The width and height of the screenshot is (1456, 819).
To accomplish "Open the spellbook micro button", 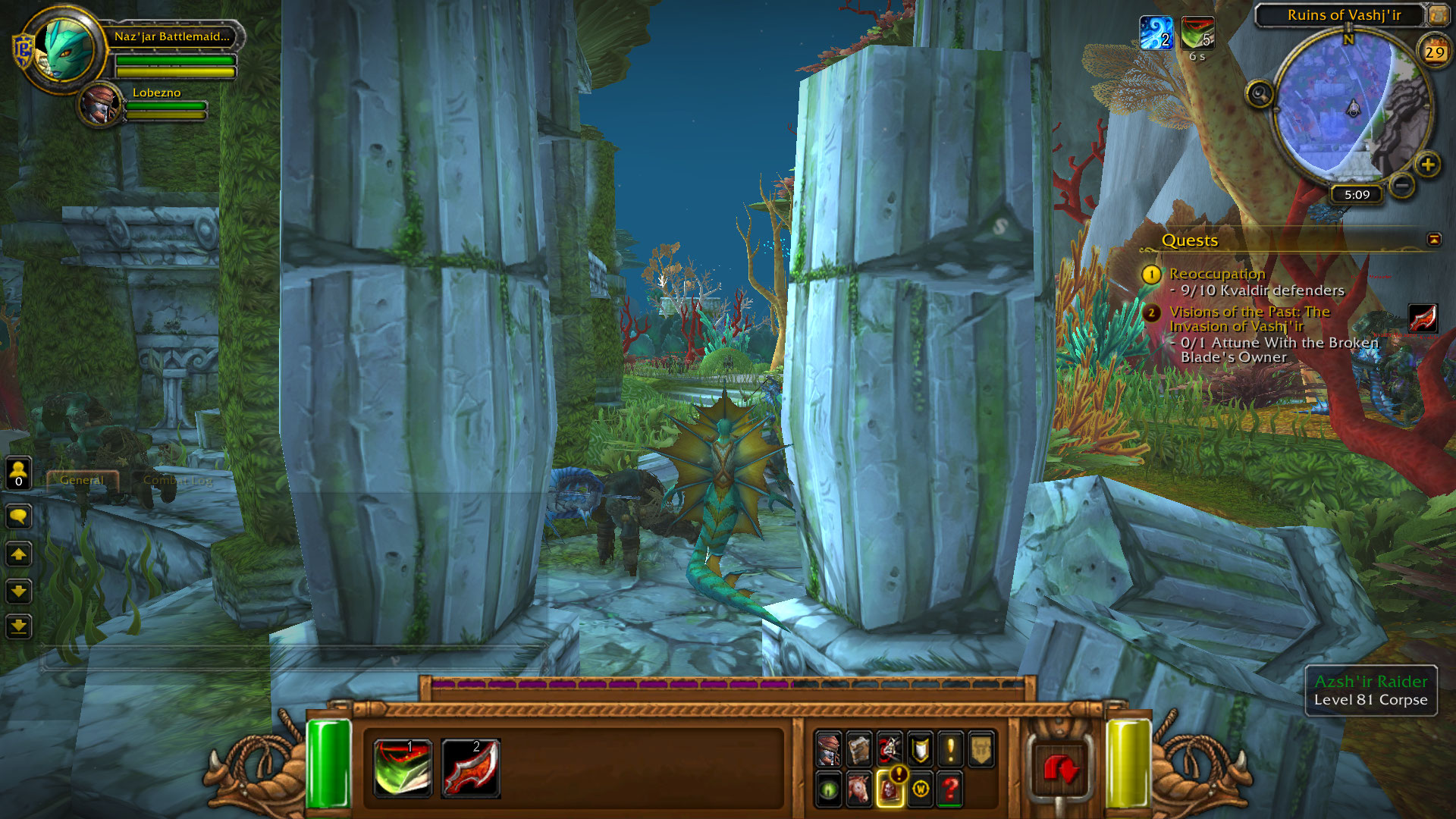I will point(859,749).
